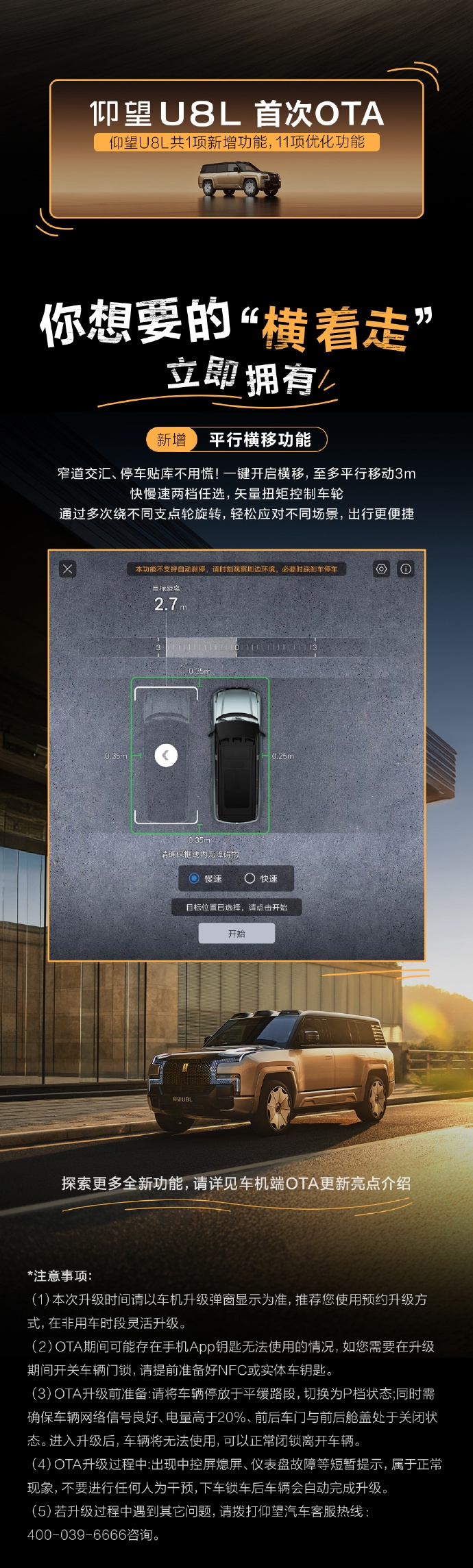This screenshot has width=473, height=1568.
Task: Select the 慢速 slow speed option
Action: pos(194,878)
